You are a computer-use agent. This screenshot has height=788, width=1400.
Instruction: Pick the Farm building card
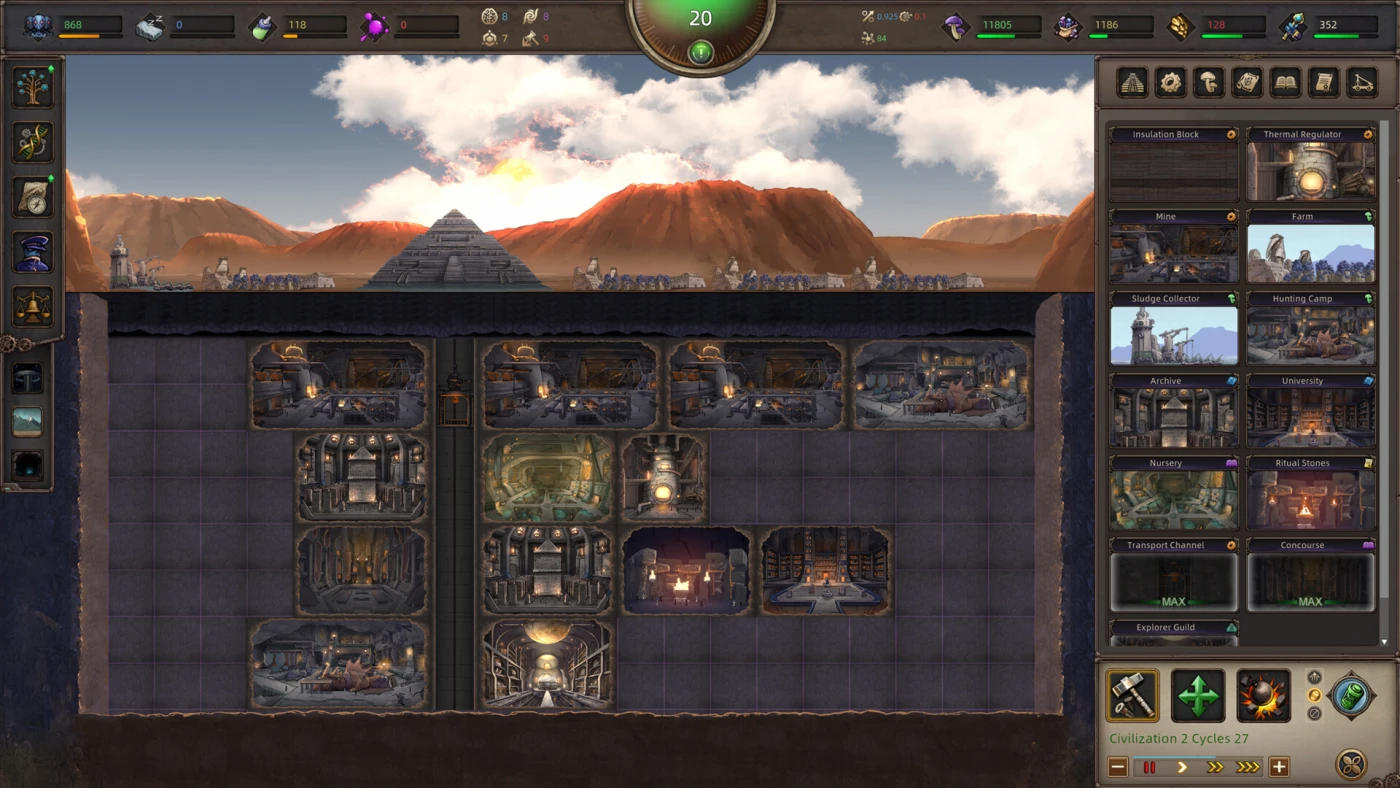[1310, 247]
